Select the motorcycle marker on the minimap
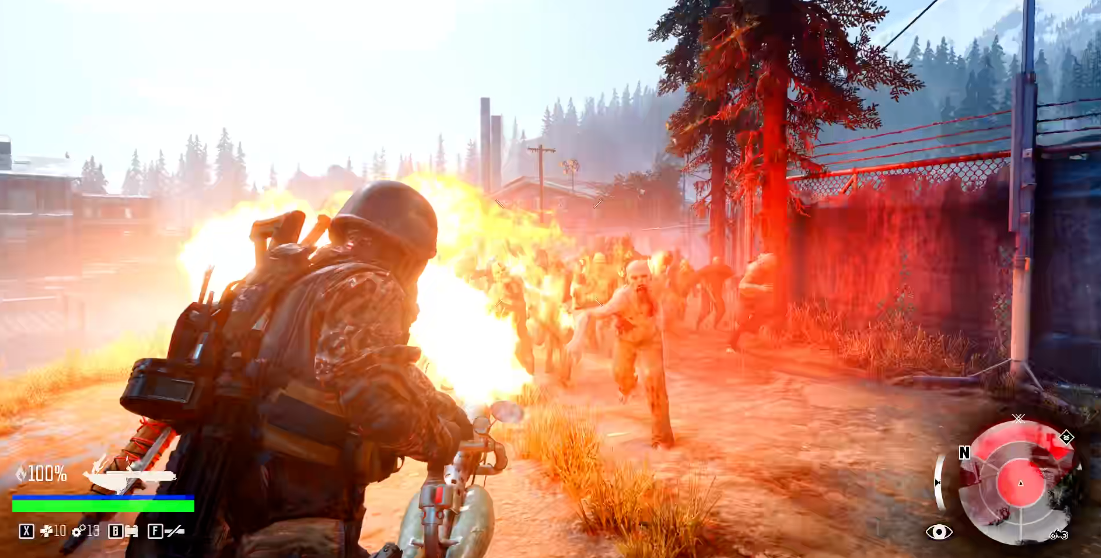The height and width of the screenshot is (558, 1101). pos(1057,536)
